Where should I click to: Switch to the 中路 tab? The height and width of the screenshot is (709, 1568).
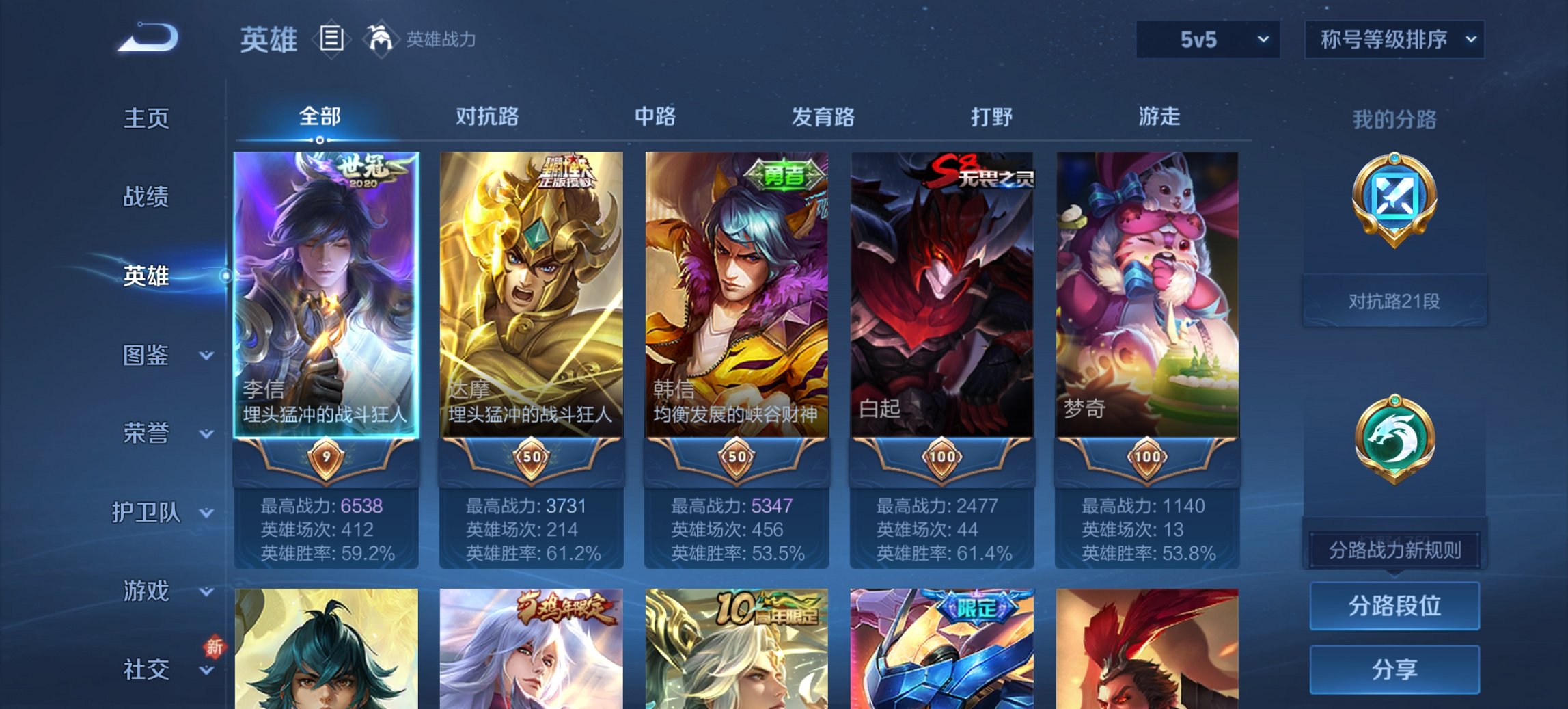(x=657, y=117)
